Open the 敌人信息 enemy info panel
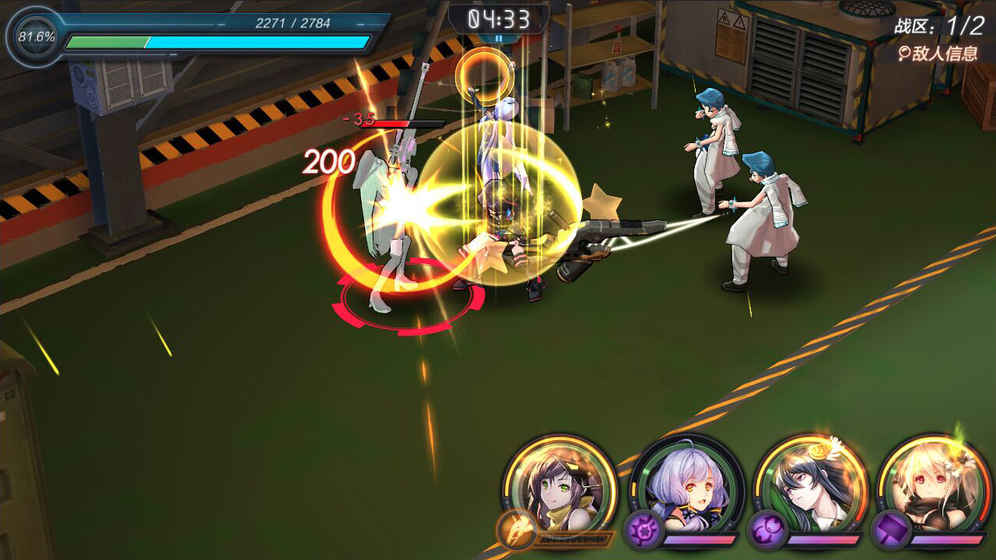Screen dimensions: 996x560 936,54
